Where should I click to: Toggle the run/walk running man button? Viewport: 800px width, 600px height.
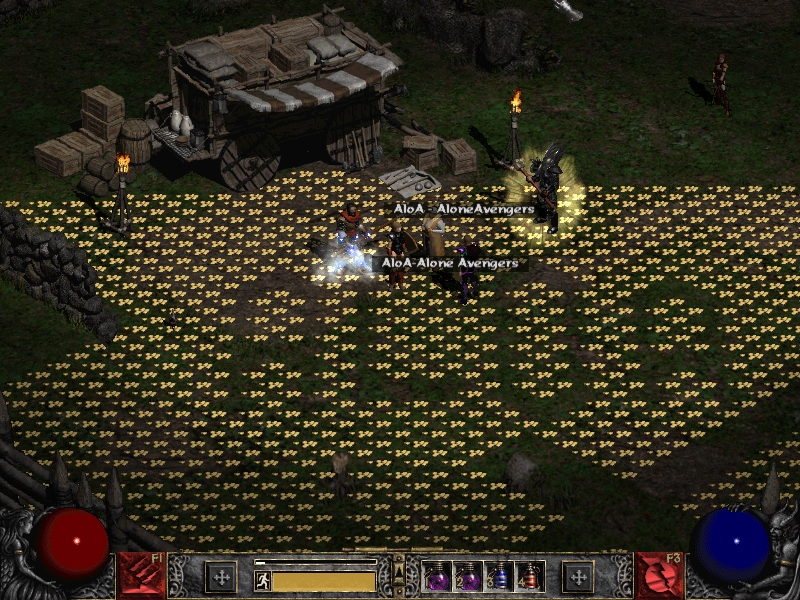(263, 580)
